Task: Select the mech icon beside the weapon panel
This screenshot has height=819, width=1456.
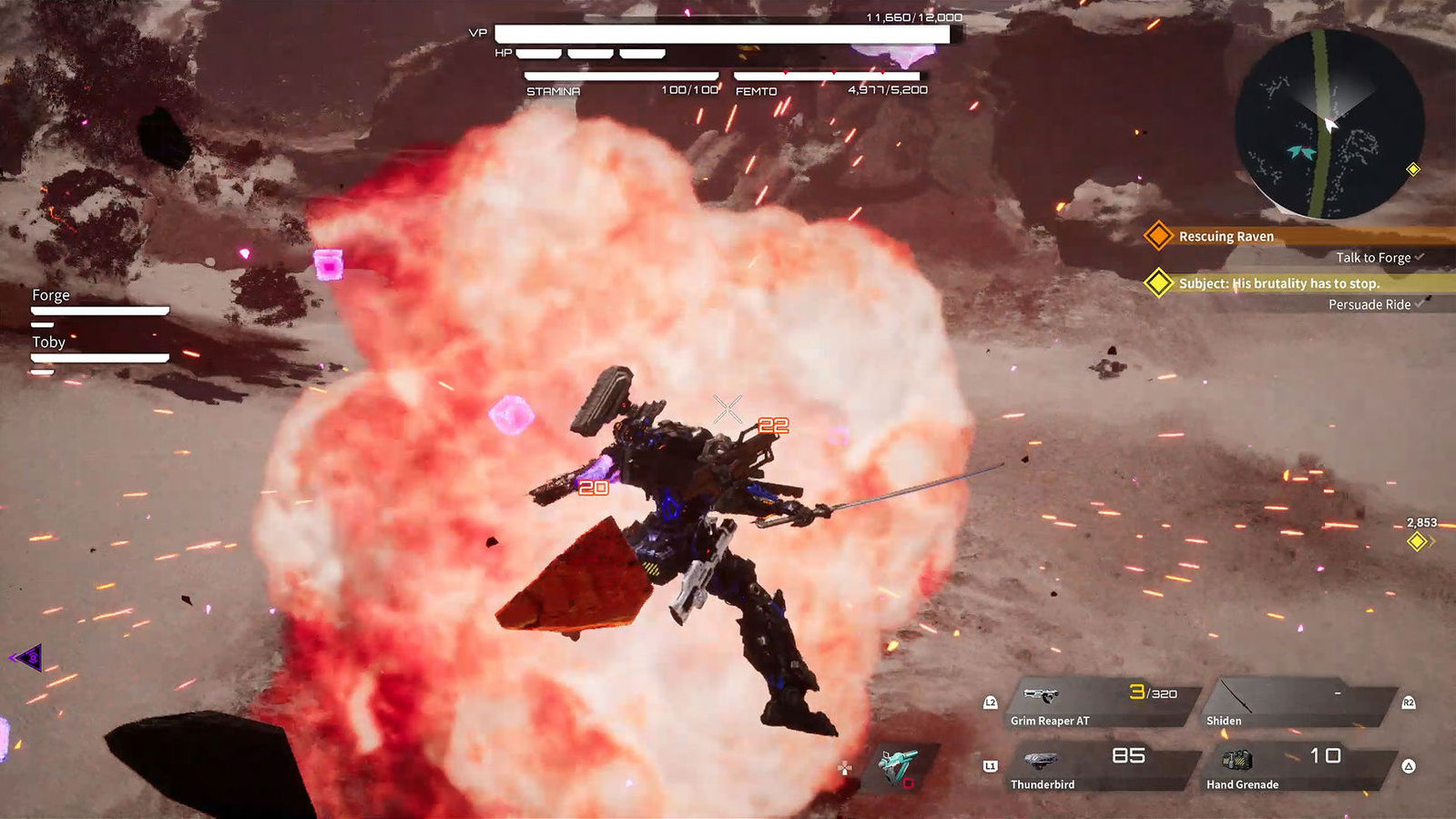Action: 900,765
